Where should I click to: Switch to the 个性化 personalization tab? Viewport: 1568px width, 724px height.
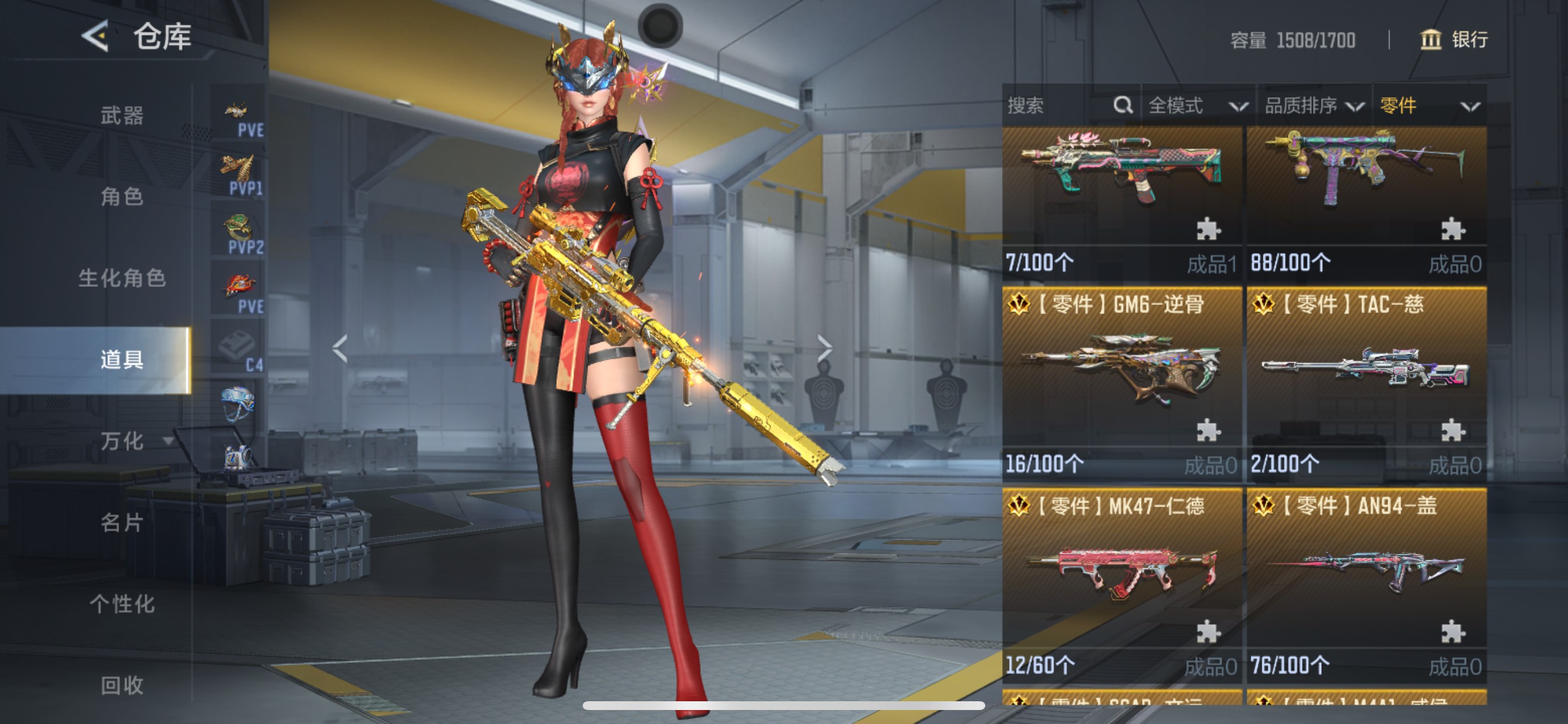click(x=122, y=603)
